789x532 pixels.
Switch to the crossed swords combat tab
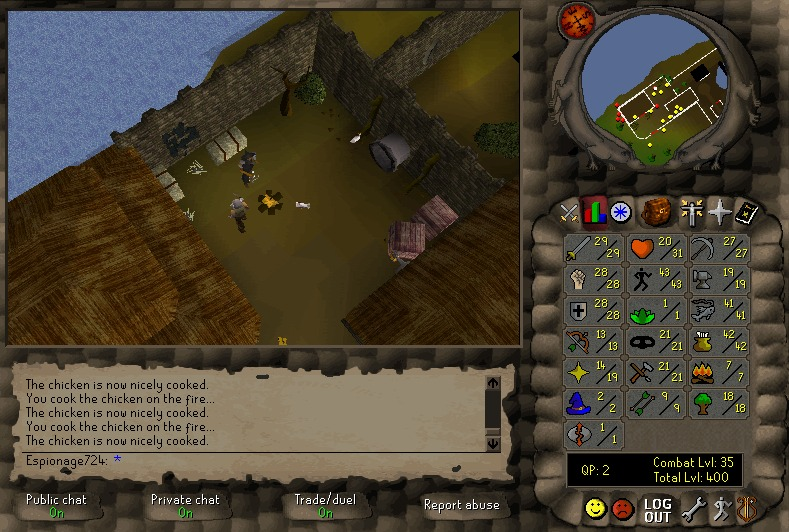pyautogui.click(x=569, y=212)
